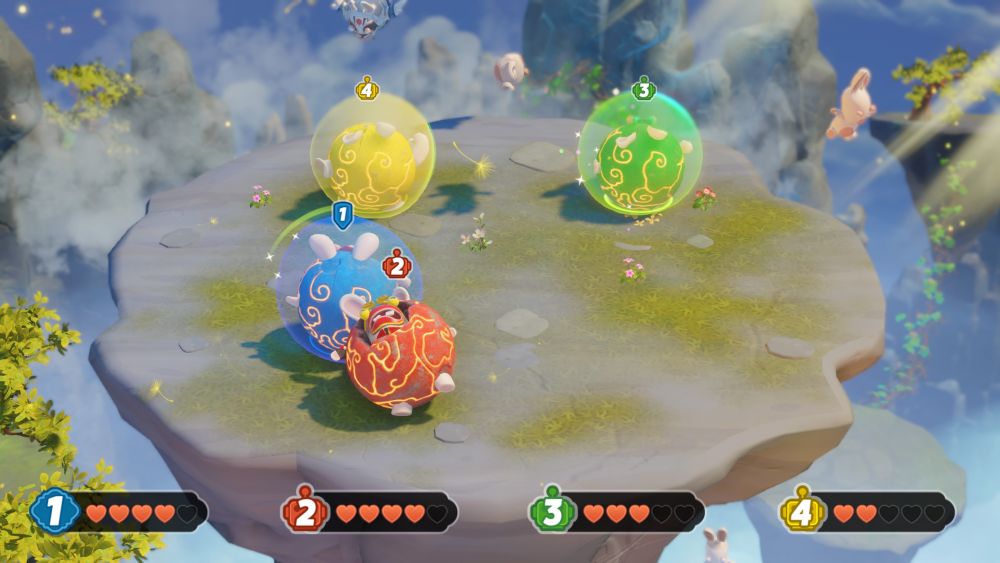1000x563 pixels.
Task: Select the yellow player 4 badge
Action: pos(802,512)
